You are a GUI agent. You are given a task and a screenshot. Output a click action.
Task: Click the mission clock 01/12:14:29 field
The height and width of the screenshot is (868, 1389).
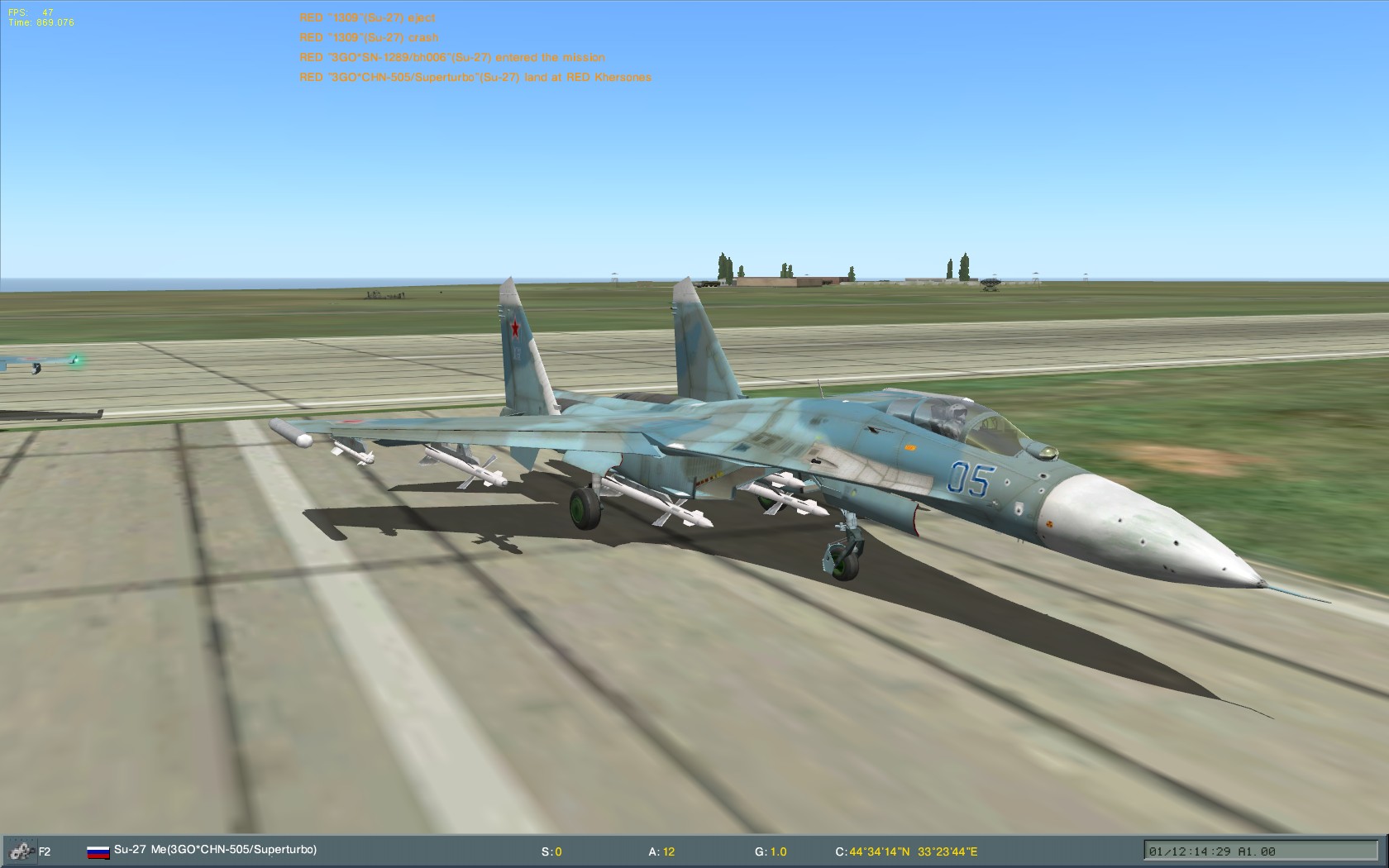coord(1191,850)
